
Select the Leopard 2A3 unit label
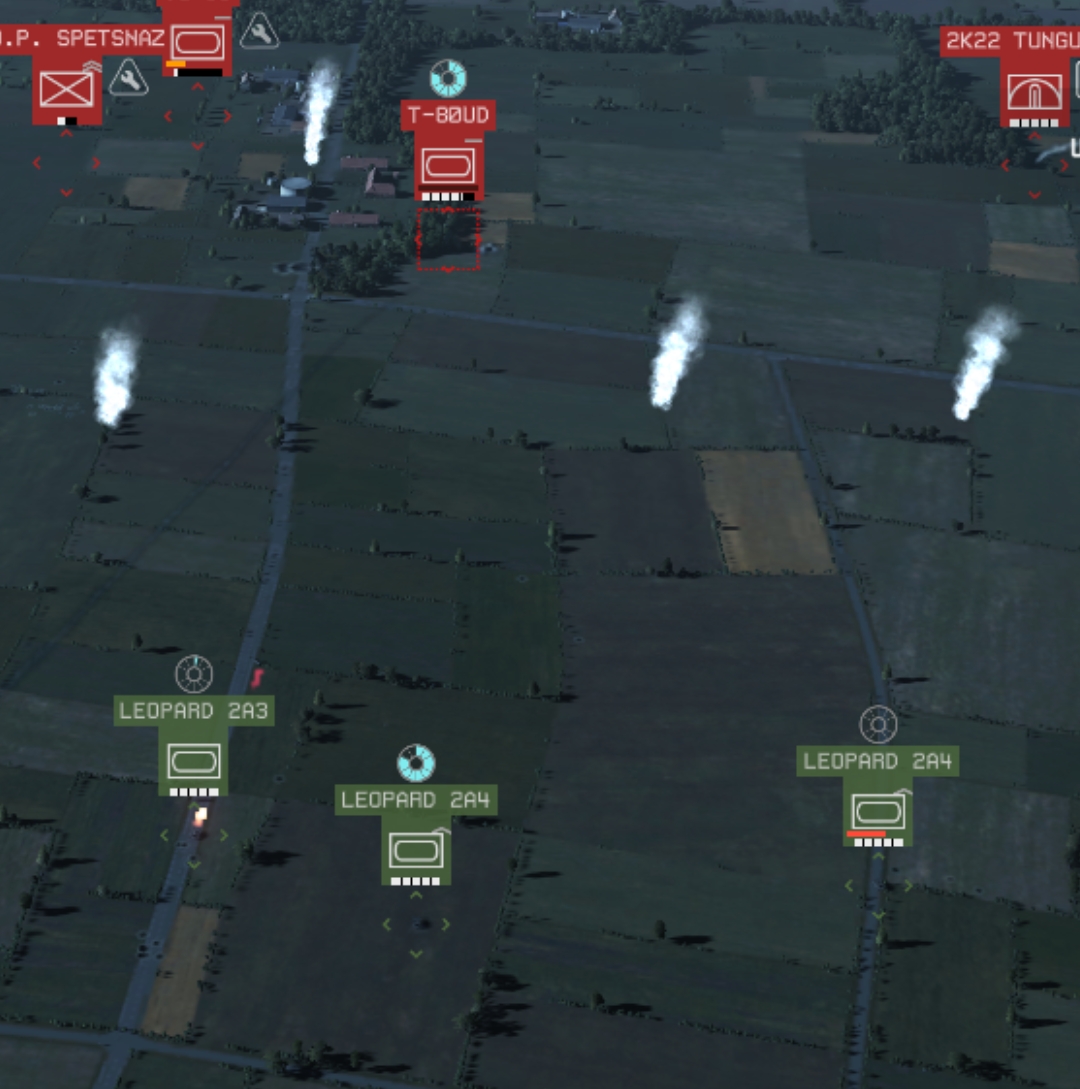click(193, 712)
